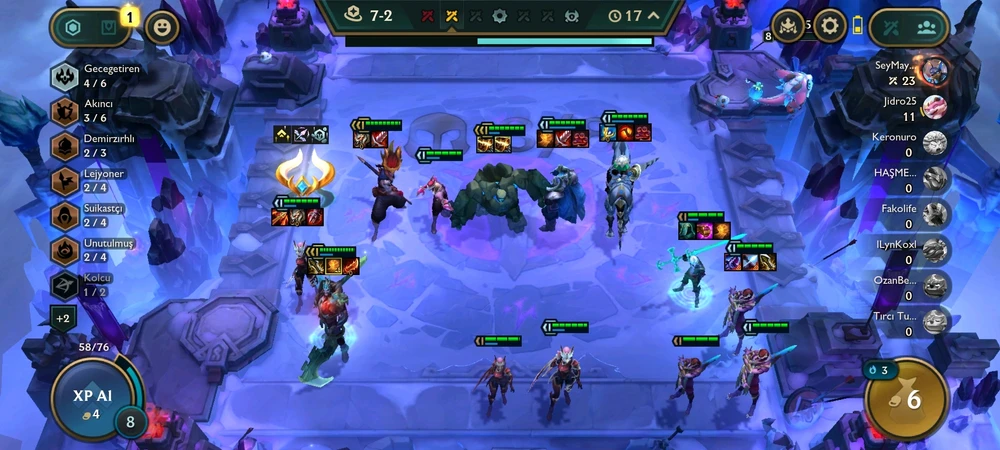Open the emote smiley button
The image size is (1000, 450).
[x=162, y=27]
